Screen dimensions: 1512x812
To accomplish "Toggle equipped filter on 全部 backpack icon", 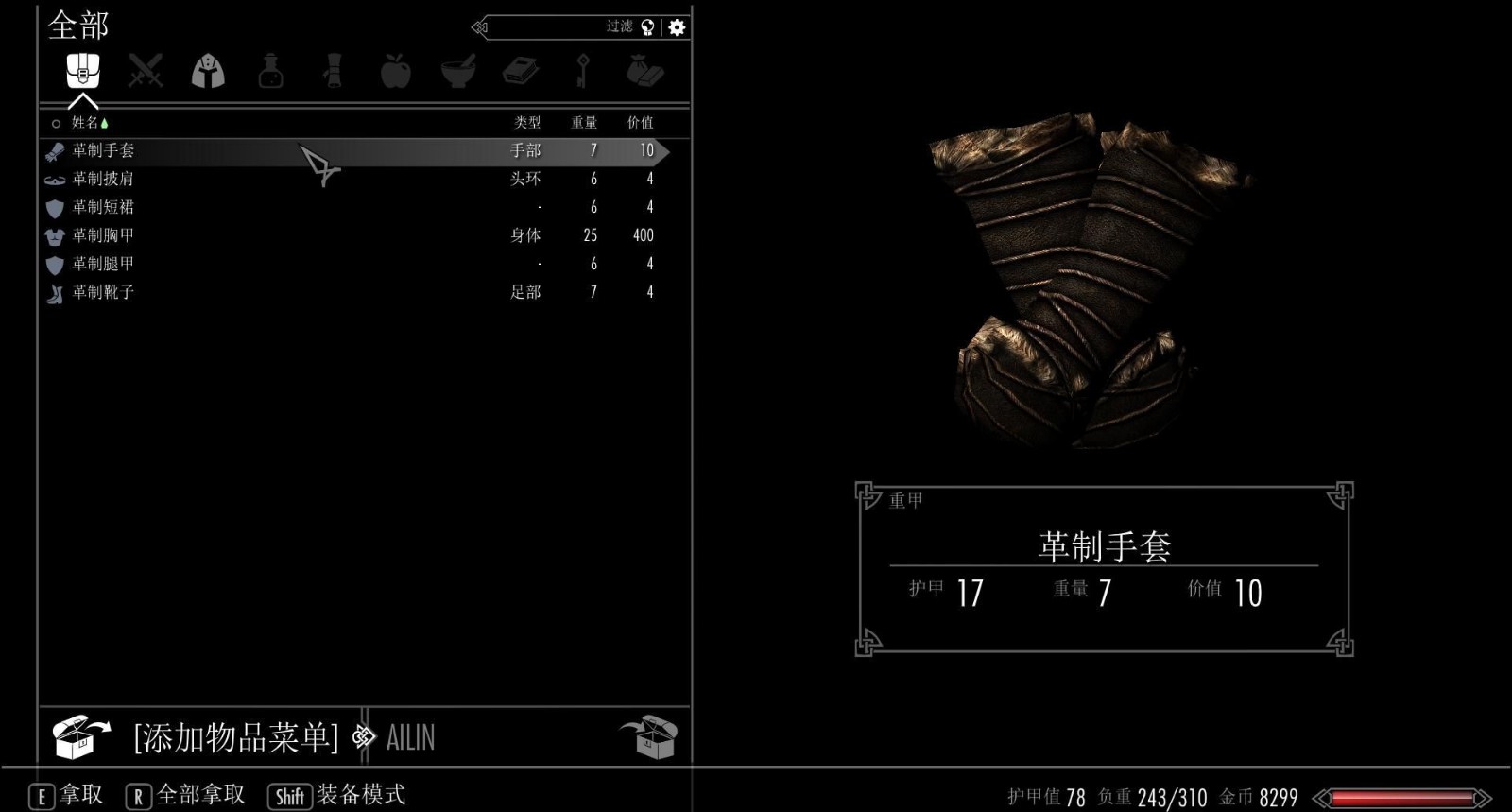I will tap(82, 72).
